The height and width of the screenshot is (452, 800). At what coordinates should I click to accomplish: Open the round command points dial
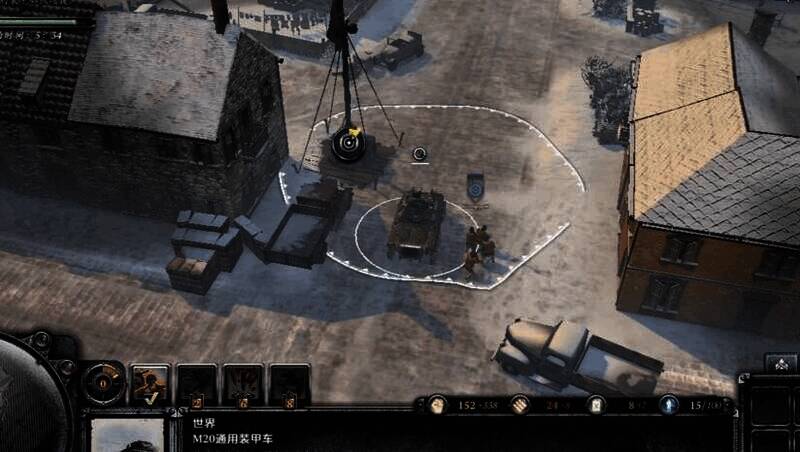103,383
